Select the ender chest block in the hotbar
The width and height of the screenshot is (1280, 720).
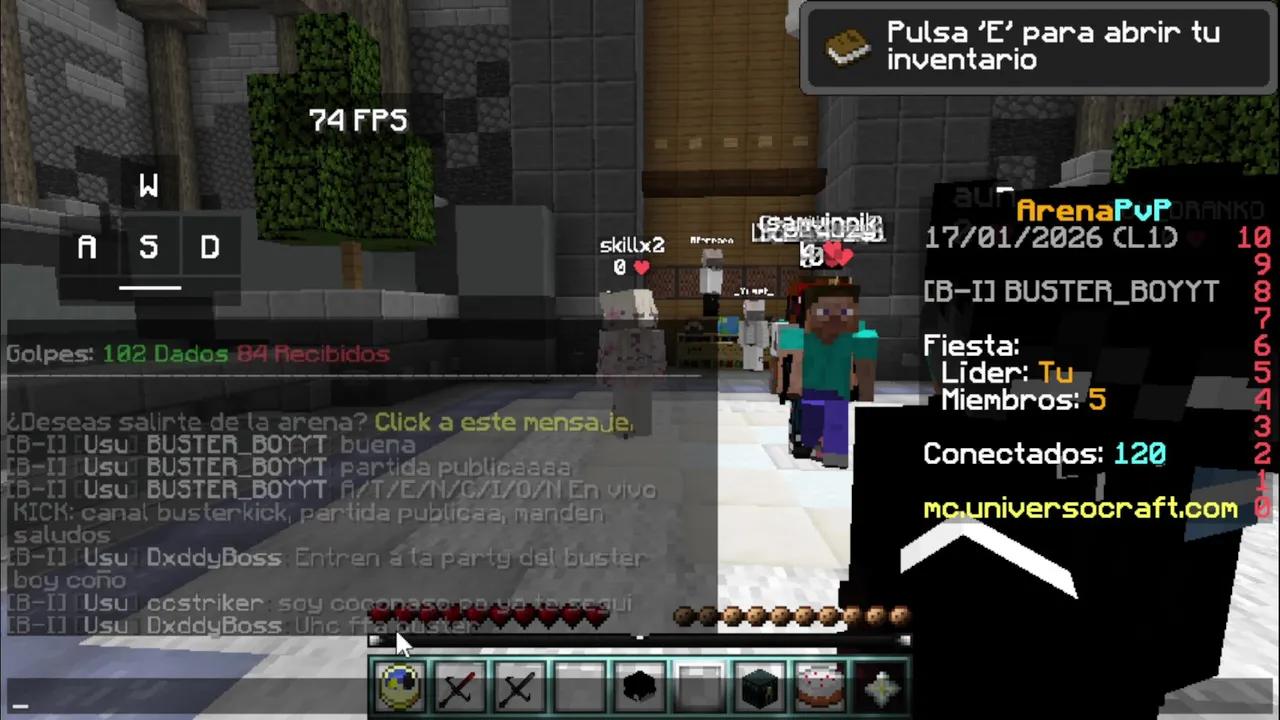[x=759, y=686]
